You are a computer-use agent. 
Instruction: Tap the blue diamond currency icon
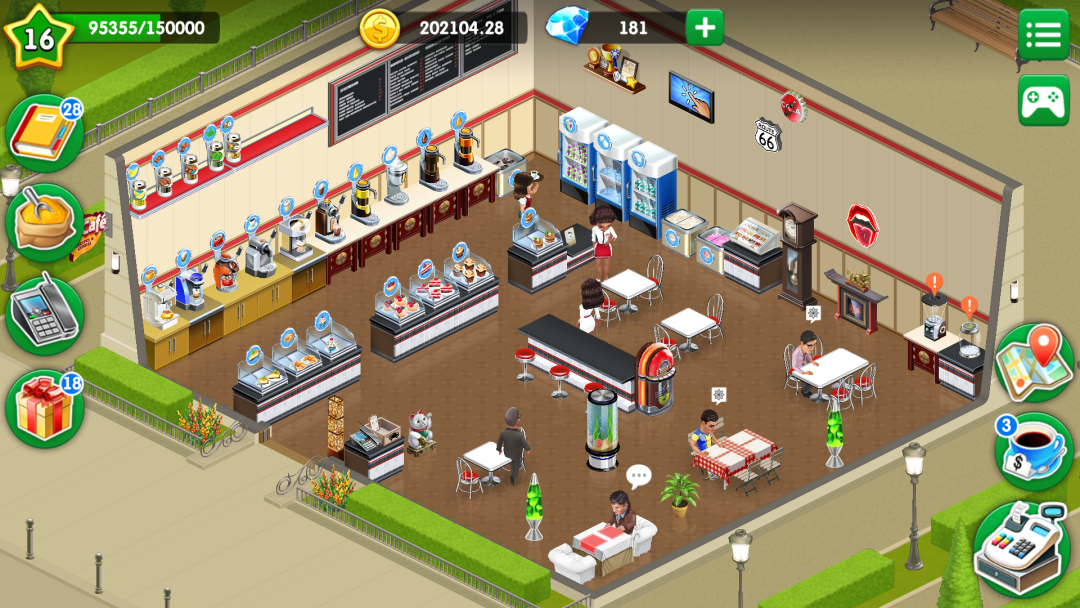click(x=567, y=26)
